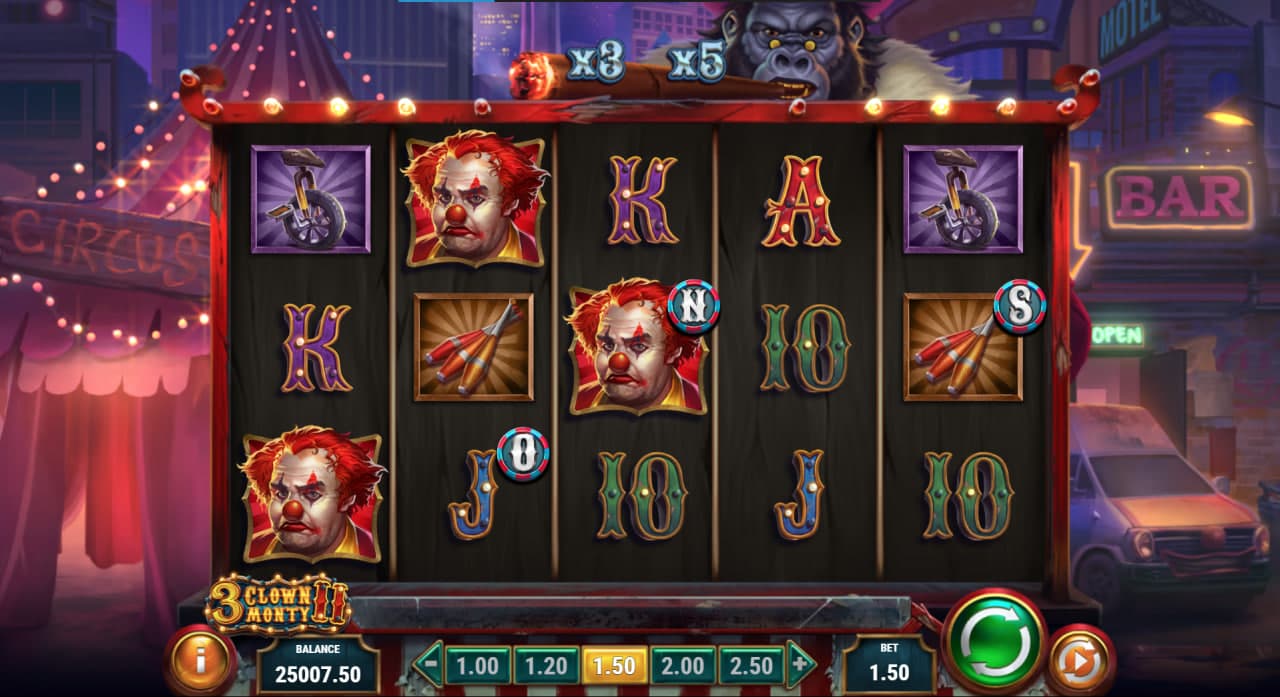Select the highlighted 1.50 bet option
1280x697 pixels.
coord(614,665)
